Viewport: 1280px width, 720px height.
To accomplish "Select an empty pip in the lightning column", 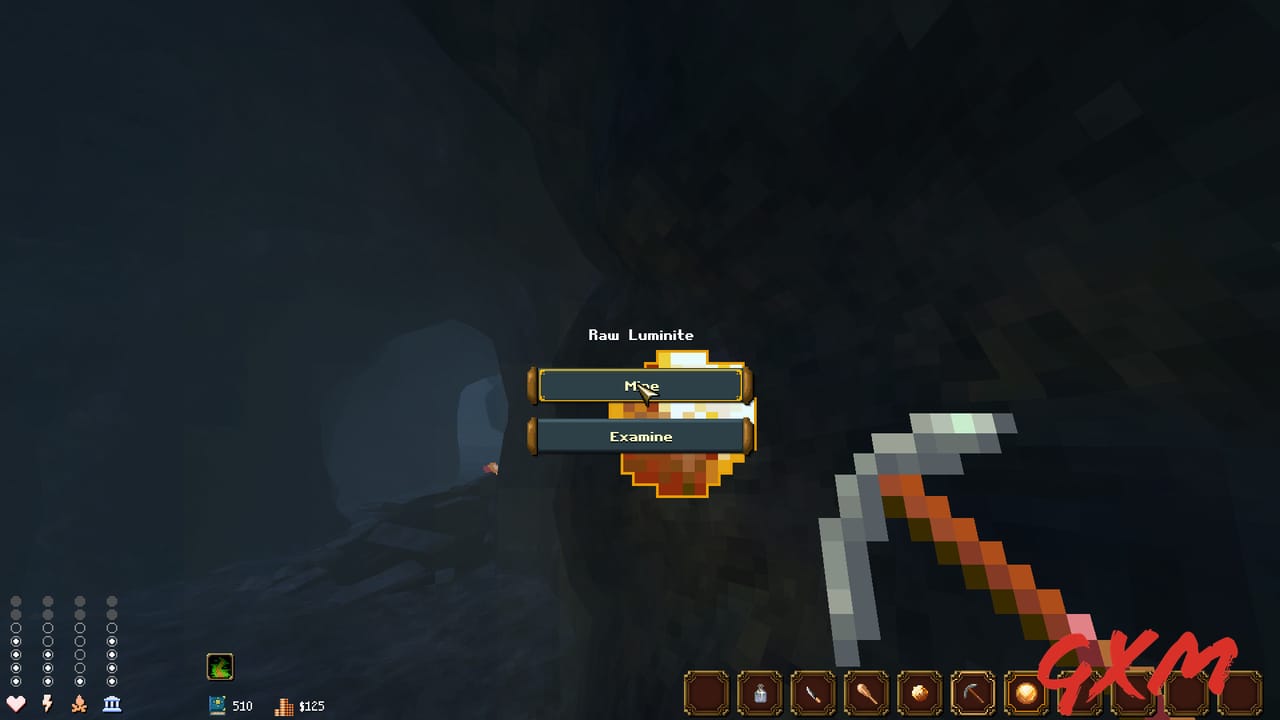I will pos(47,628).
